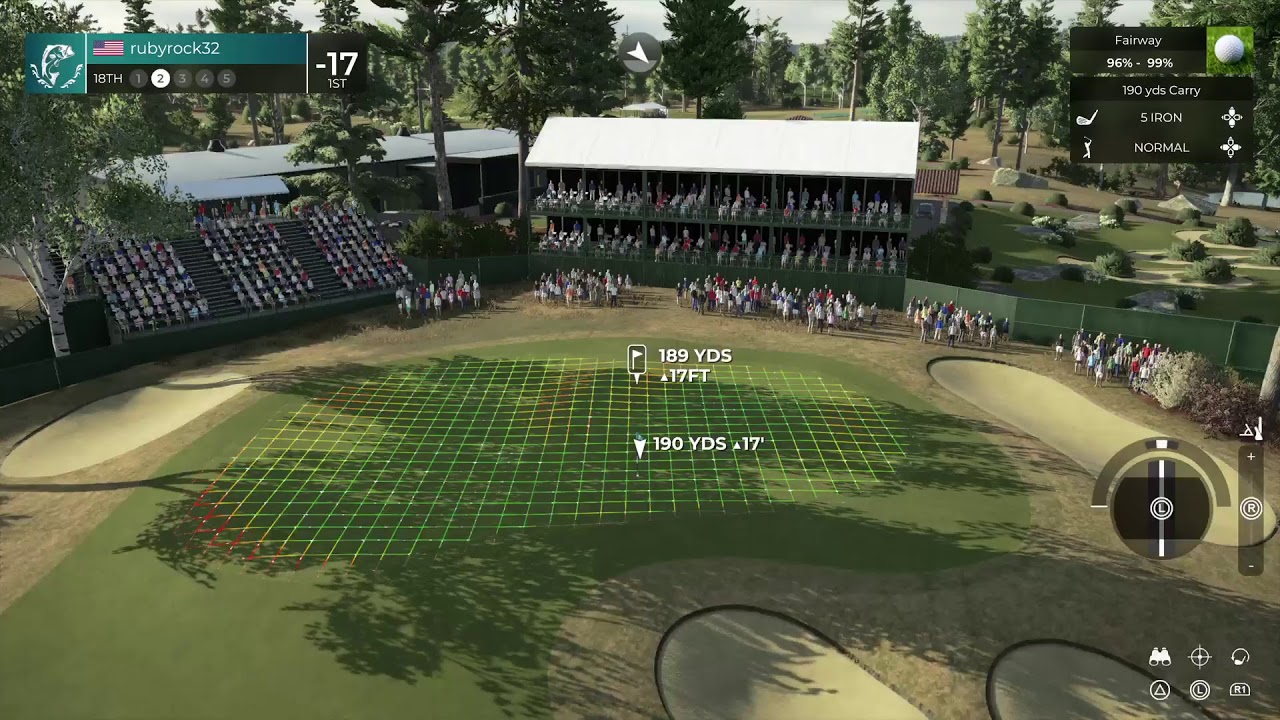Select stroke number 2 indicator
The width and height of the screenshot is (1280, 720).
point(160,78)
